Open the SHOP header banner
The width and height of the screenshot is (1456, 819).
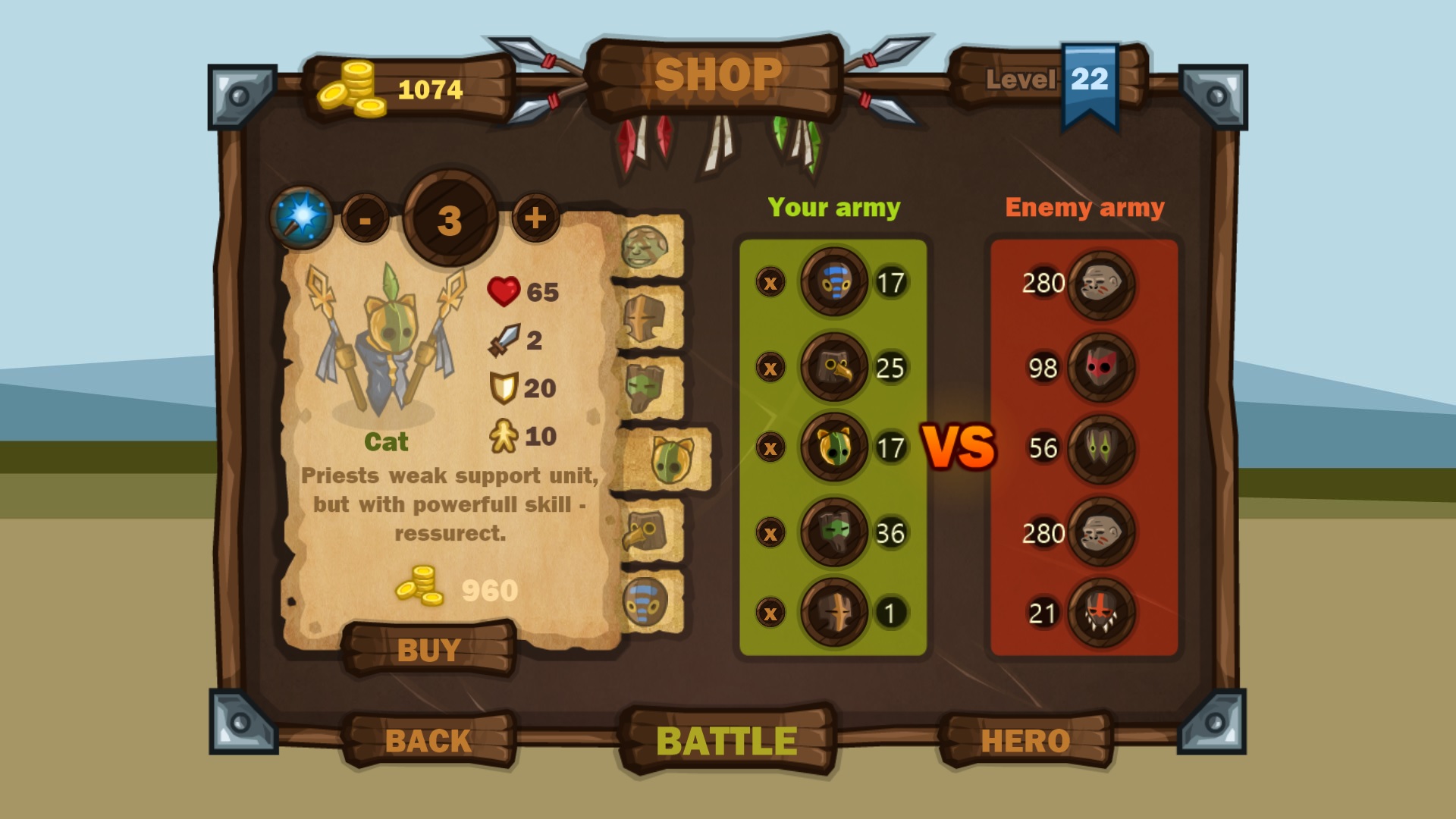(x=719, y=74)
